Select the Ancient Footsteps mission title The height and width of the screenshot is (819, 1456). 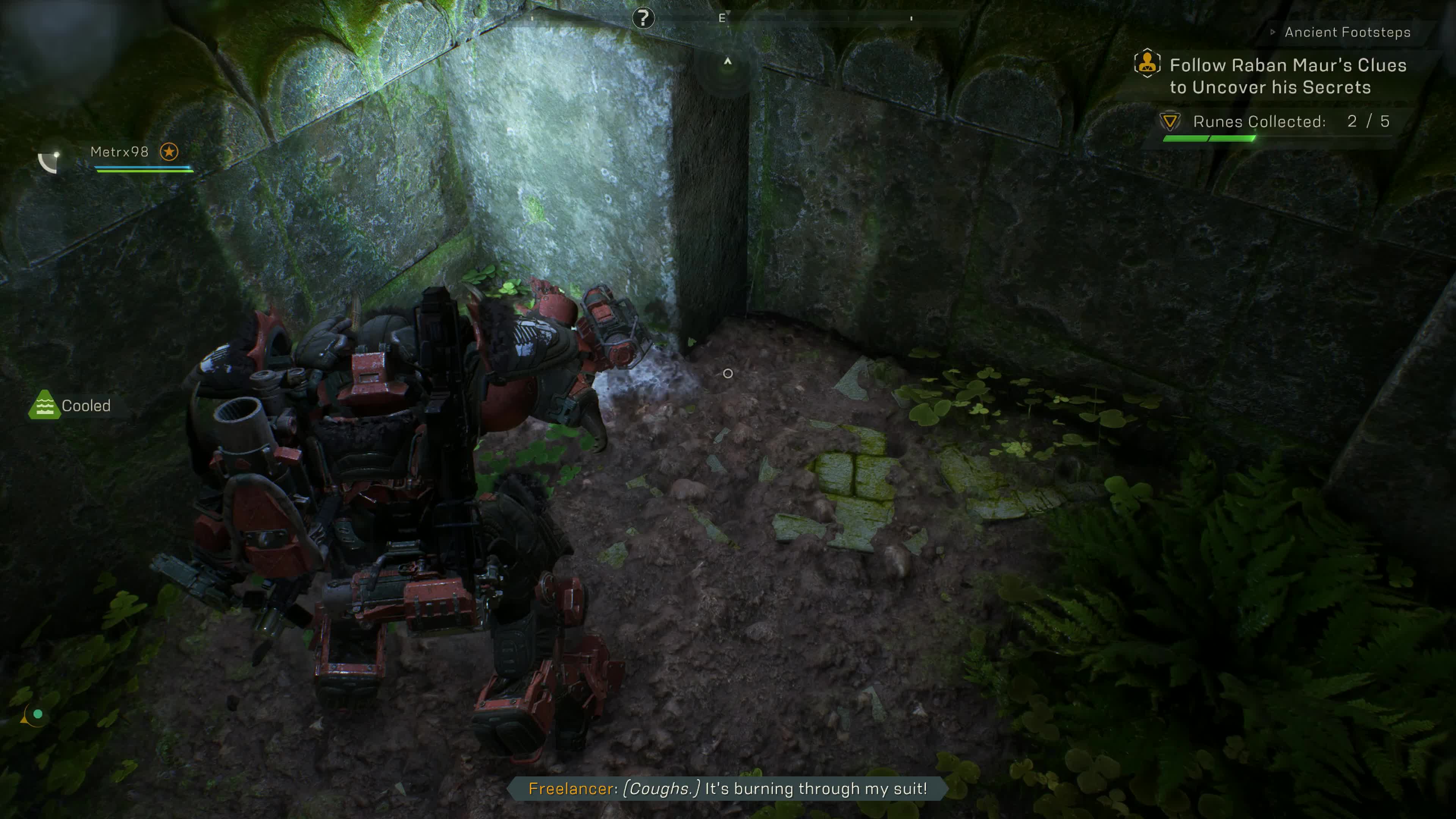click(1347, 32)
